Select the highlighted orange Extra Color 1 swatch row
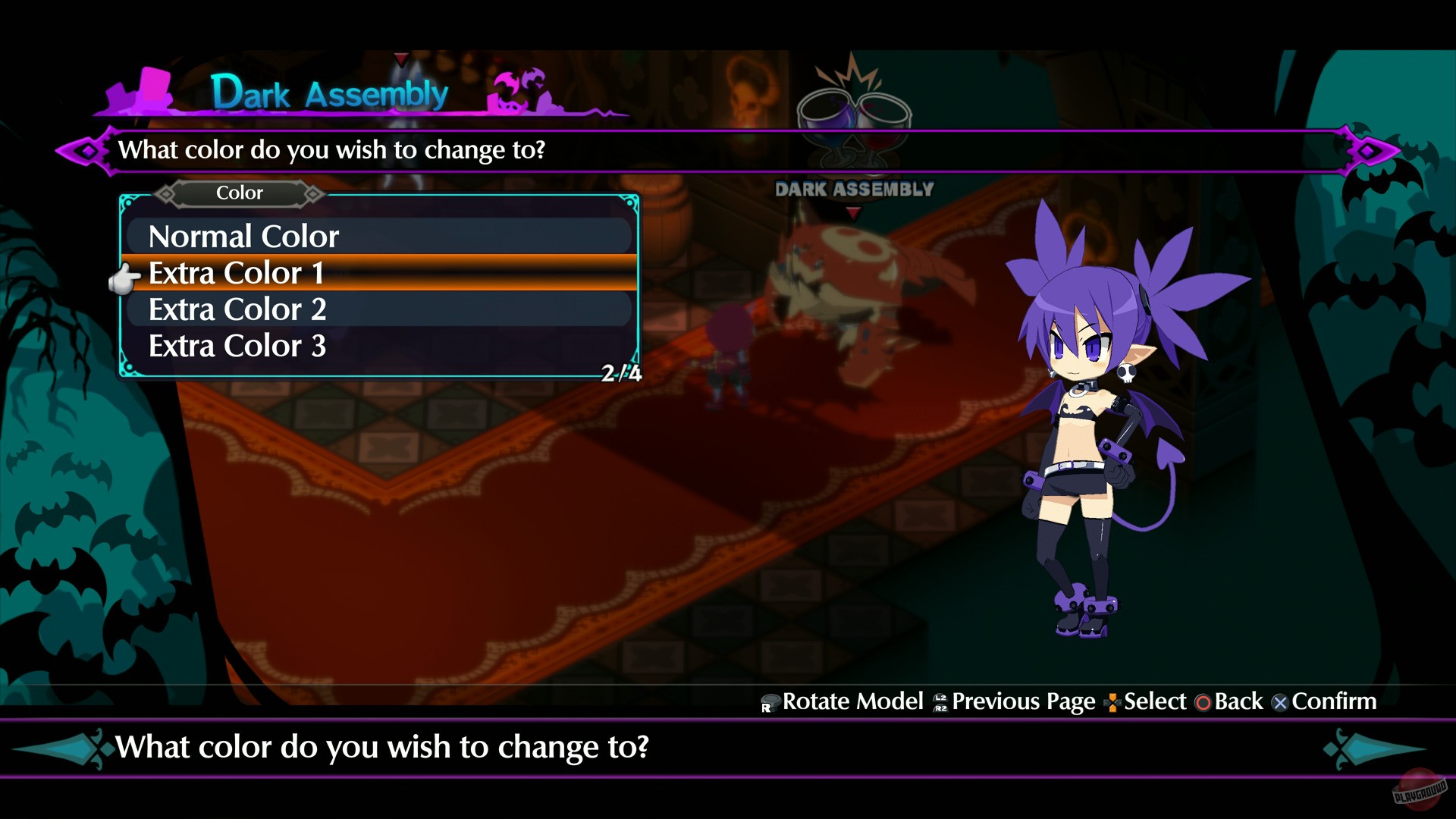The image size is (1456, 819). [x=379, y=273]
